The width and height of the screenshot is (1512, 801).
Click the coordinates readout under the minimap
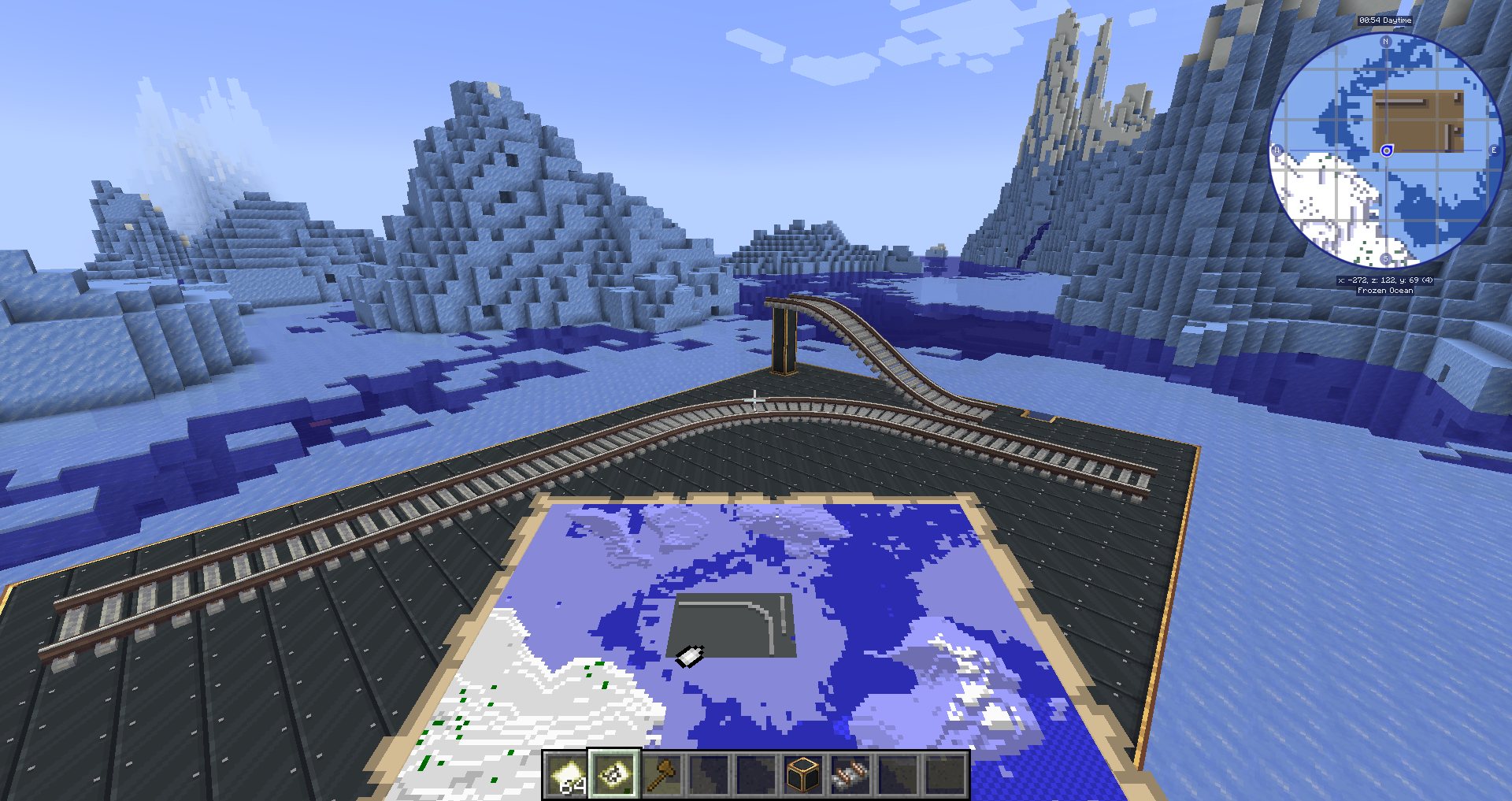[1385, 280]
